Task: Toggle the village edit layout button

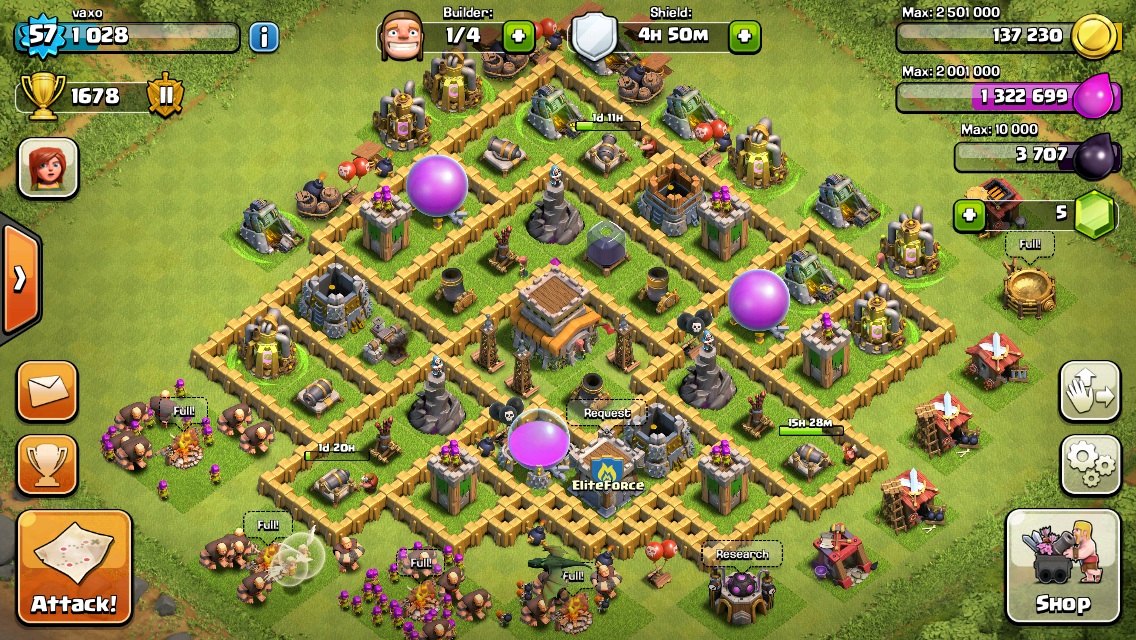Action: point(1090,392)
